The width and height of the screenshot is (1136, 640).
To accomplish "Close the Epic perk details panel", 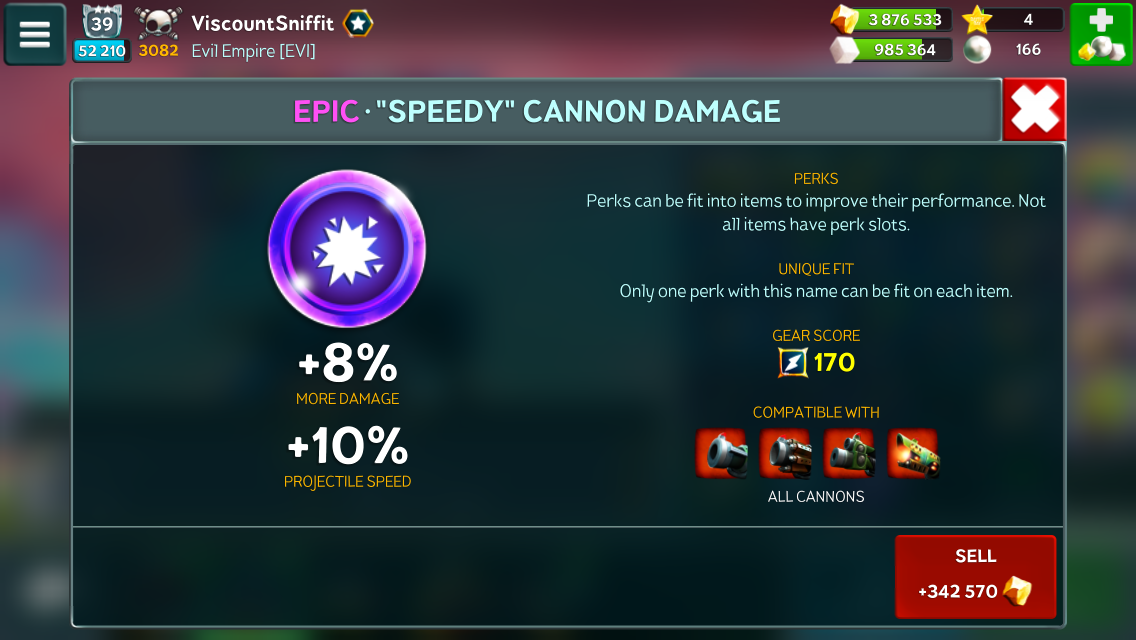I will click(1034, 110).
